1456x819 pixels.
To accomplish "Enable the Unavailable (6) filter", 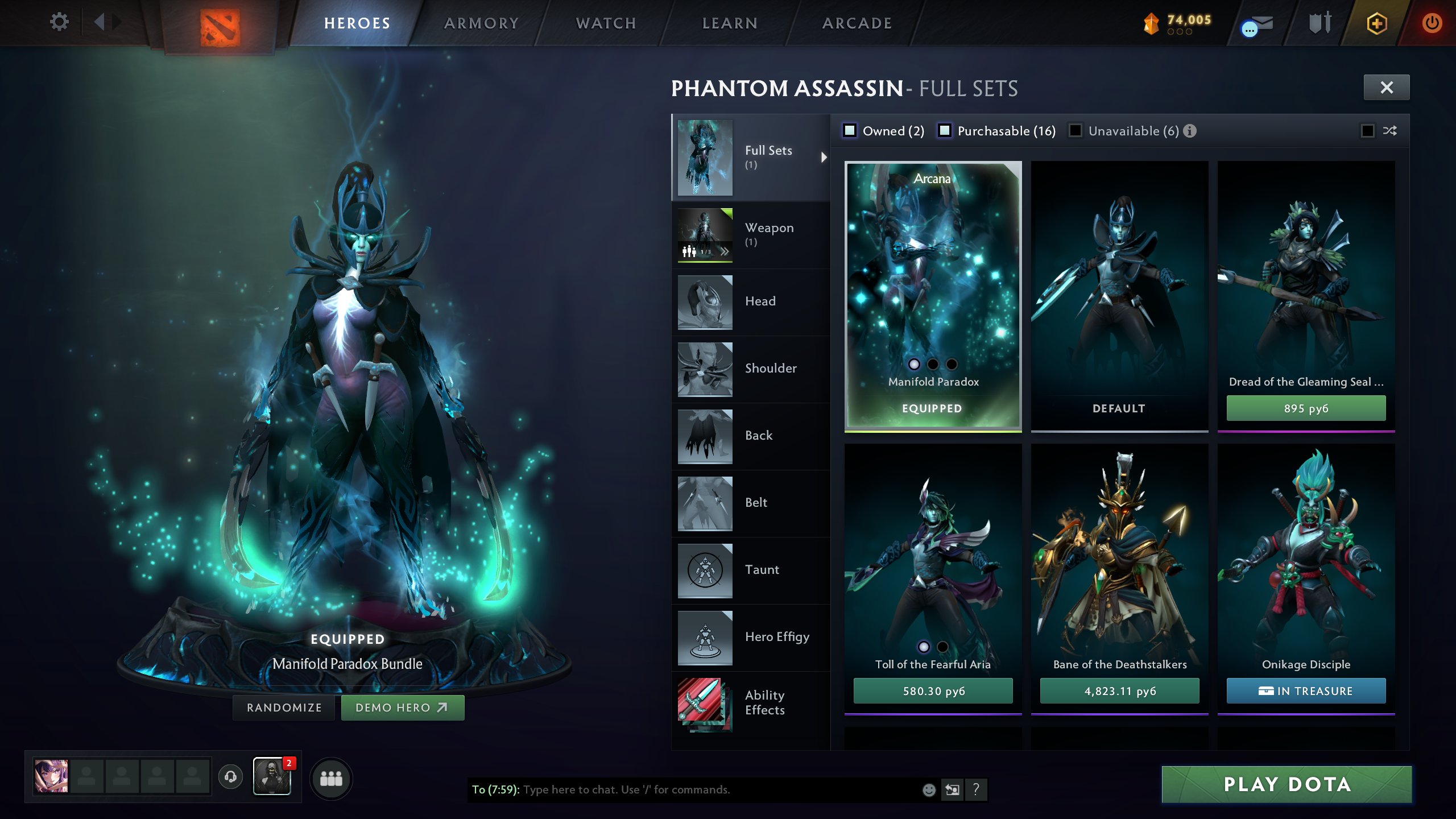I will pos(1074,131).
